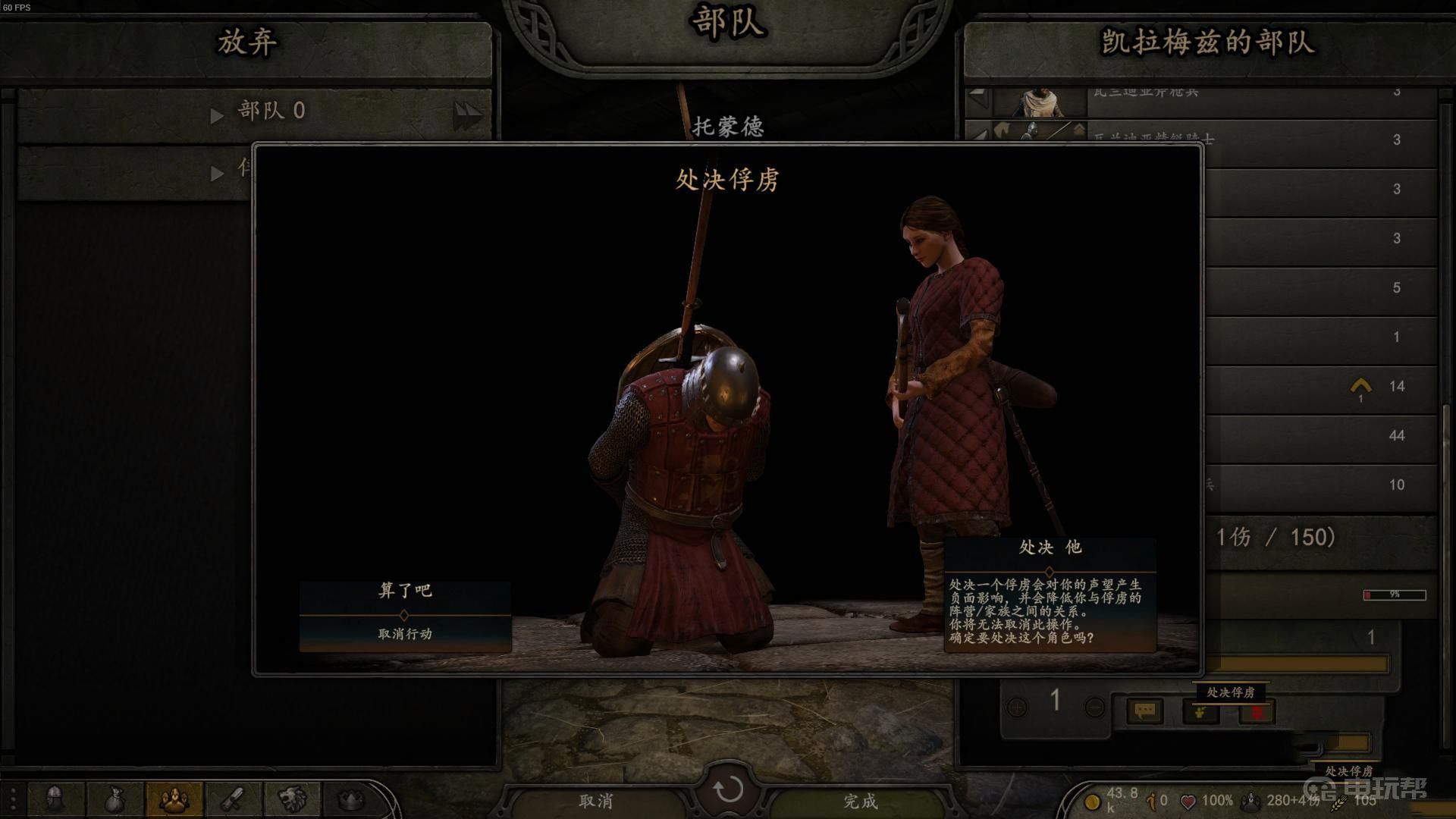The height and width of the screenshot is (819, 1456).
Task: Click the red execute prisoner icon
Action: tap(1257, 712)
